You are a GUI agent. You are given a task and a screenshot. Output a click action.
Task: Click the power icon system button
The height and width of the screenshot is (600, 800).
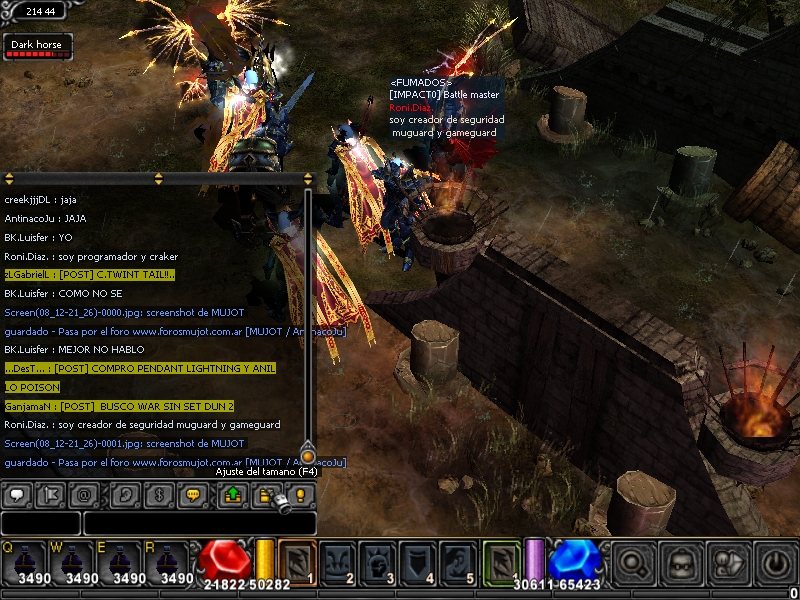click(x=775, y=563)
